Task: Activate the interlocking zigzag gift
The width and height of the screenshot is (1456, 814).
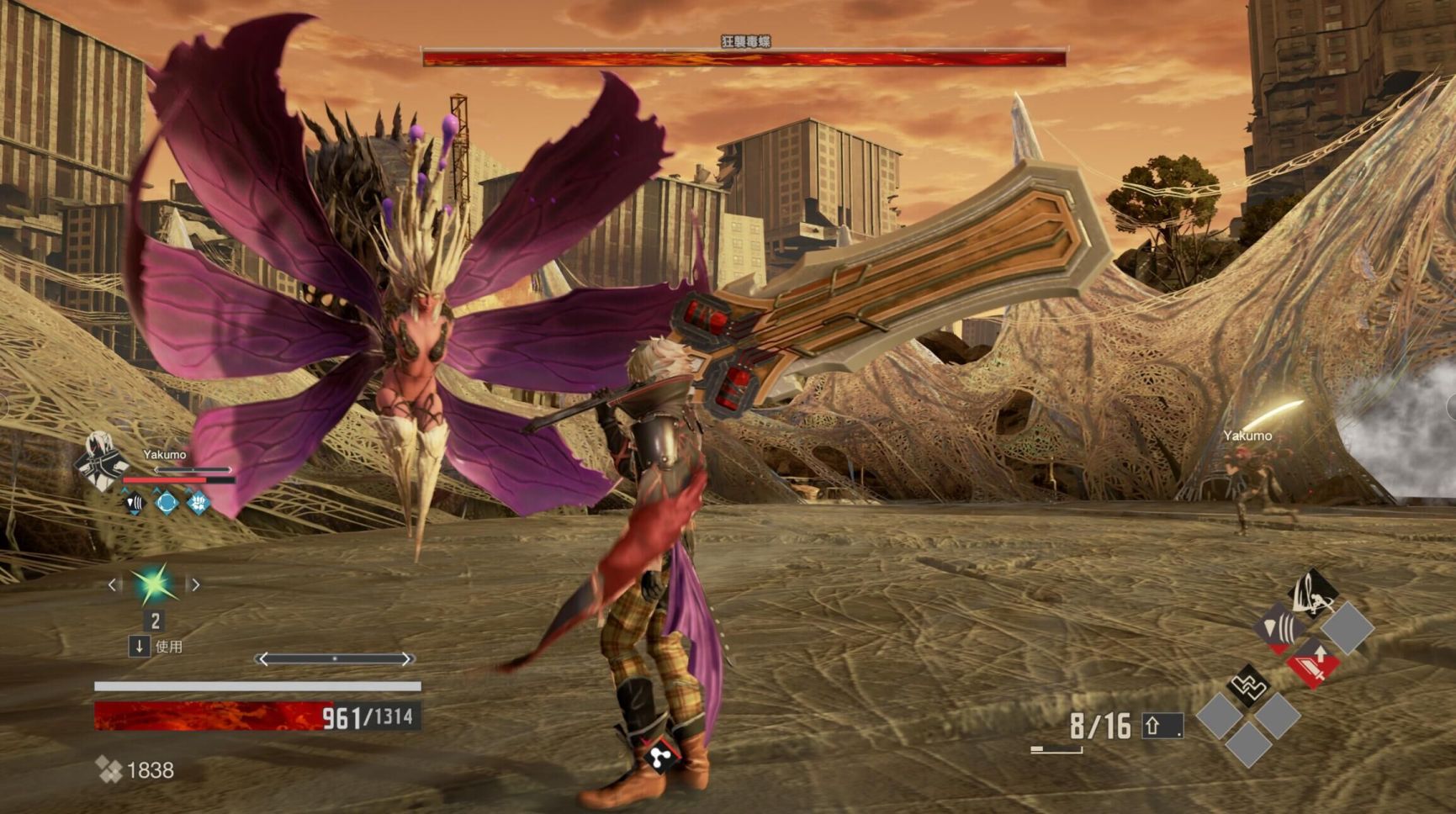Action: pyautogui.click(x=1249, y=686)
